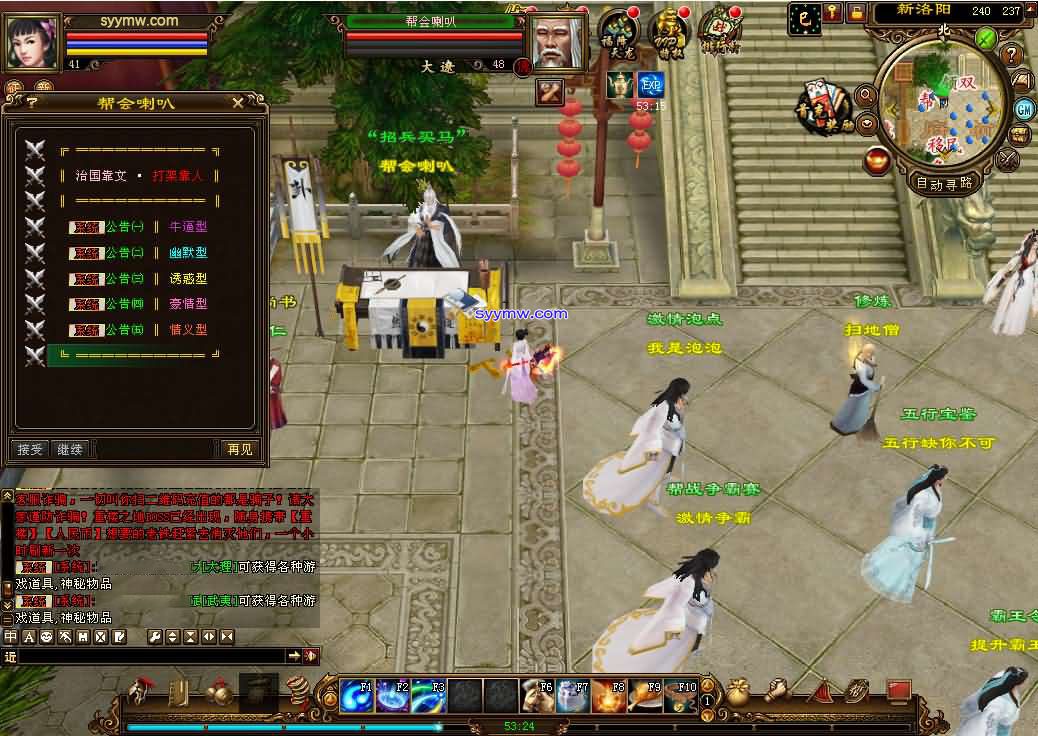Open the 福降天龙 event icon
The image size is (1038, 736).
(620, 31)
